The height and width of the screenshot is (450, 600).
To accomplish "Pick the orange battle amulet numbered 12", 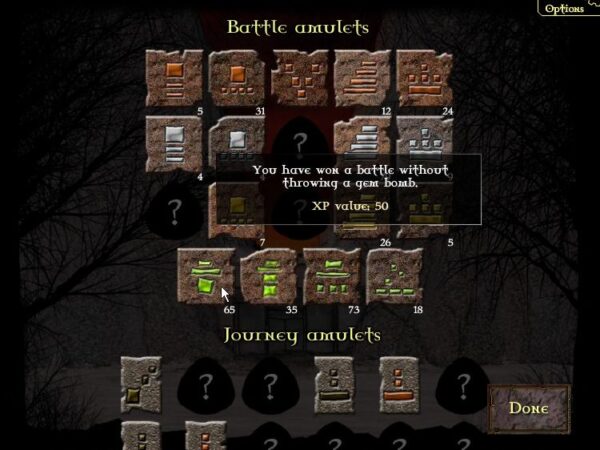I will tap(363, 77).
